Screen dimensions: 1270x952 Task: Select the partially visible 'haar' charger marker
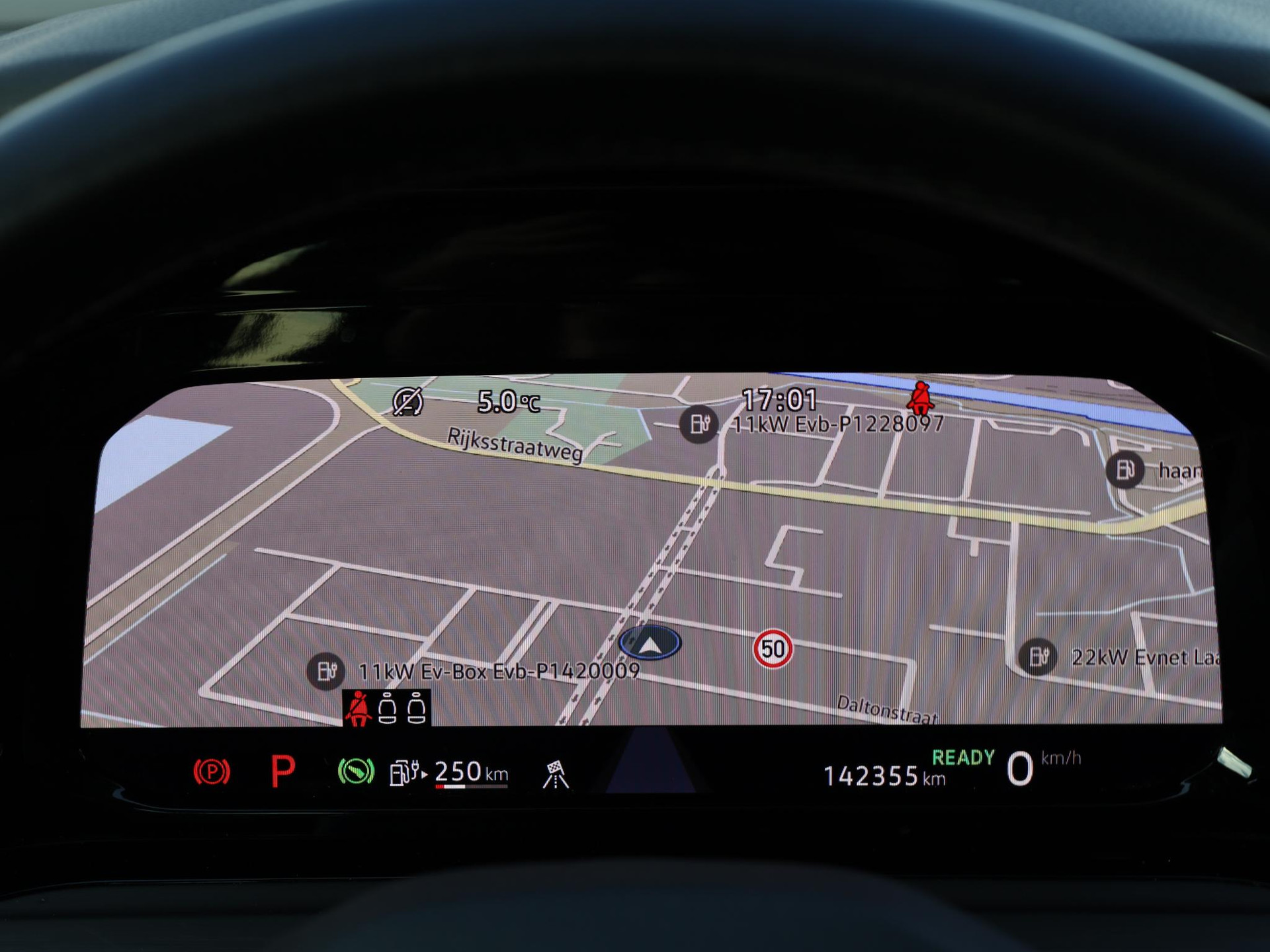[x=1124, y=470]
